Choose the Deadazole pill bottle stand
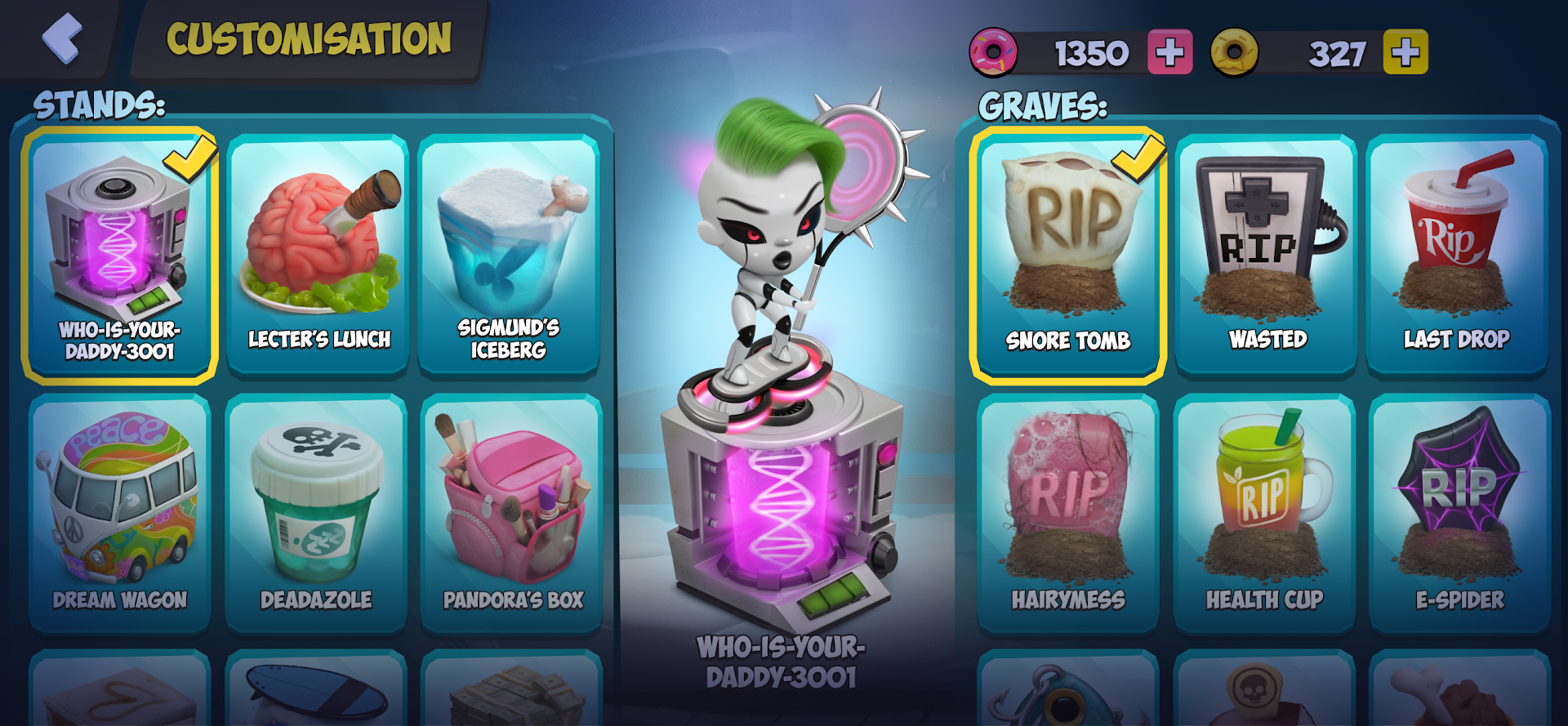Viewport: 1568px width, 726px height. 316,513
